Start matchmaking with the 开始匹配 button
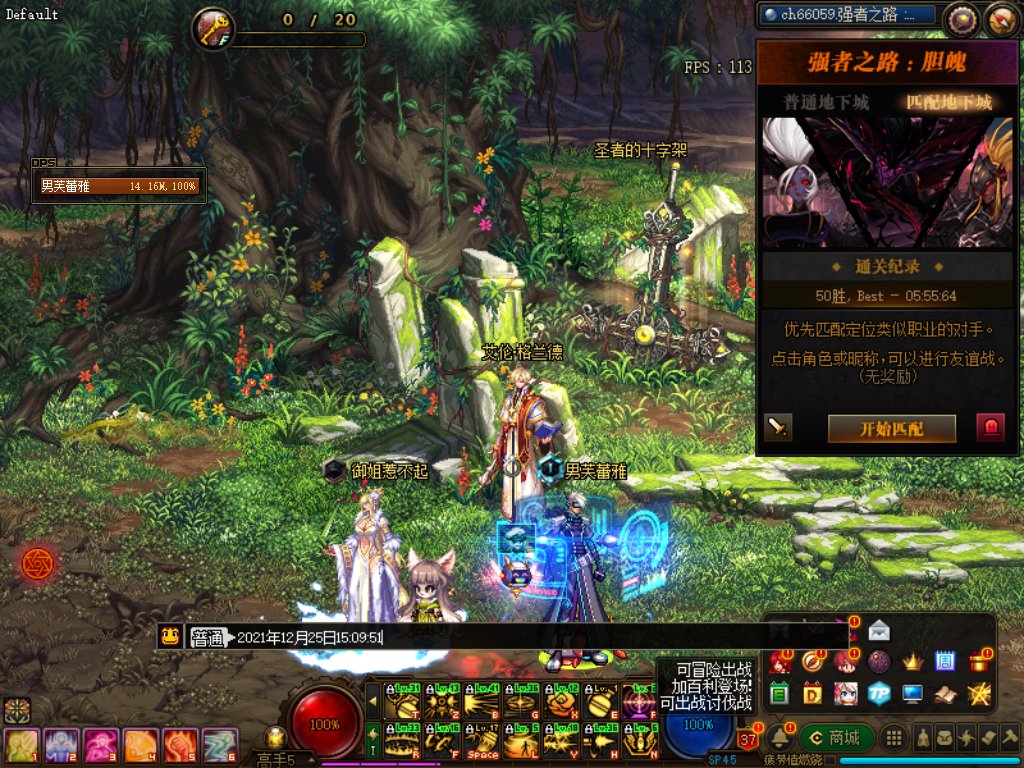The width and height of the screenshot is (1024, 768). [x=891, y=429]
